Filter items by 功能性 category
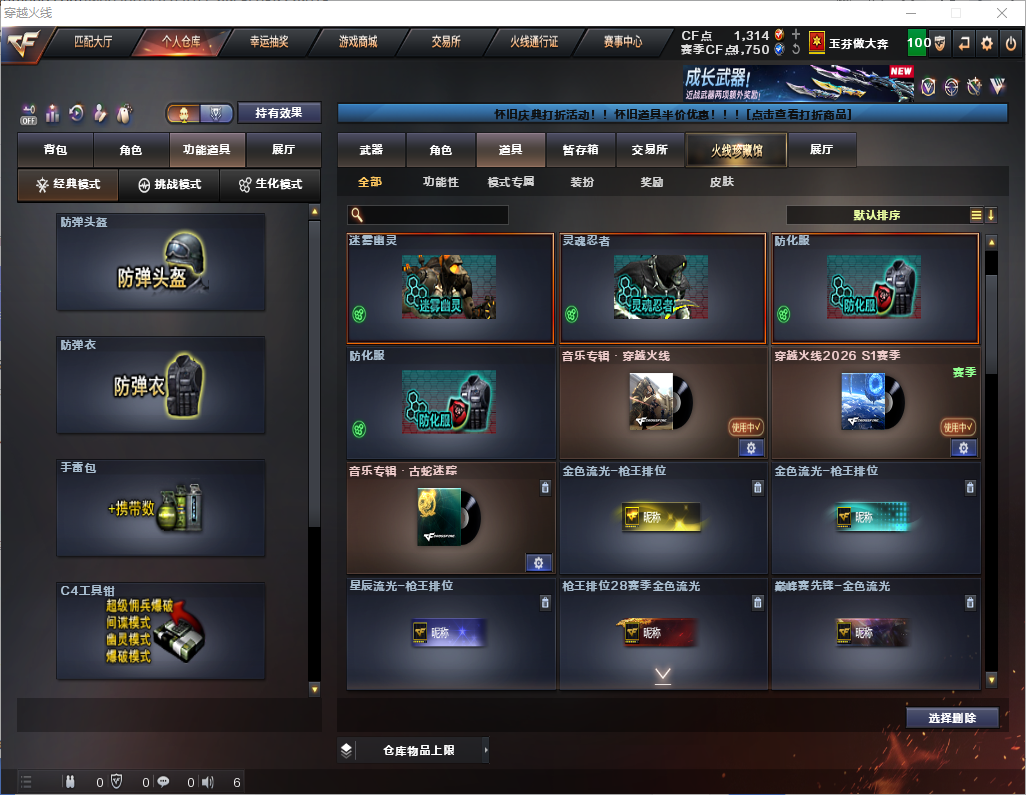This screenshot has height=795, width=1026. tap(440, 182)
